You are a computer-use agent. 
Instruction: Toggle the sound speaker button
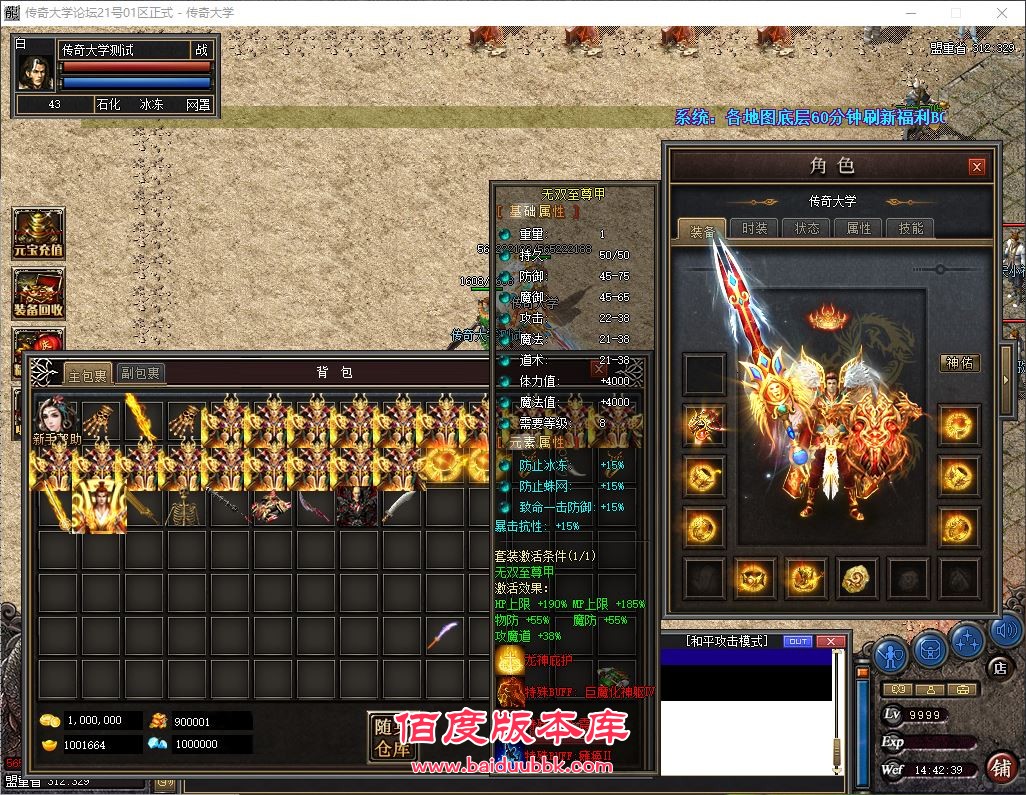1005,631
